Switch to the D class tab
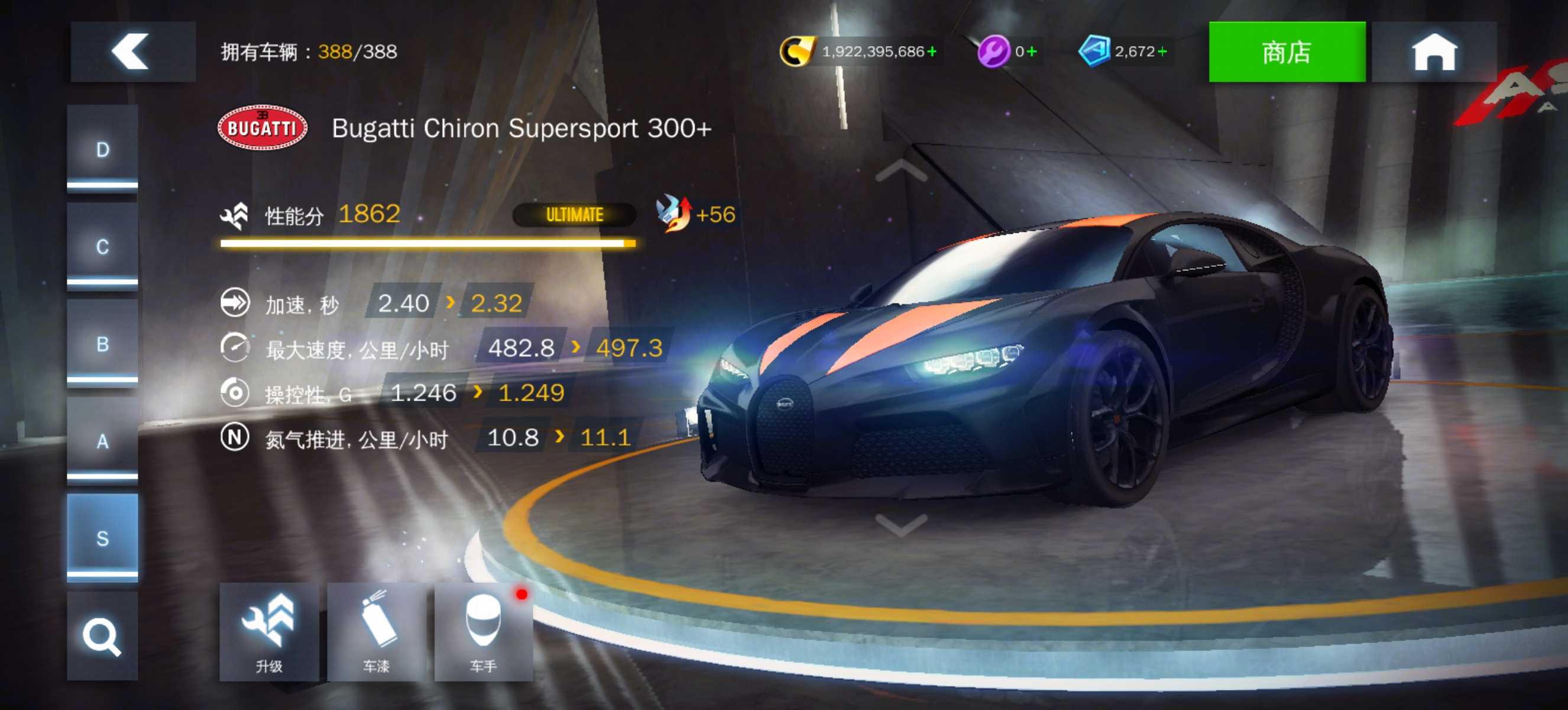 tap(102, 150)
